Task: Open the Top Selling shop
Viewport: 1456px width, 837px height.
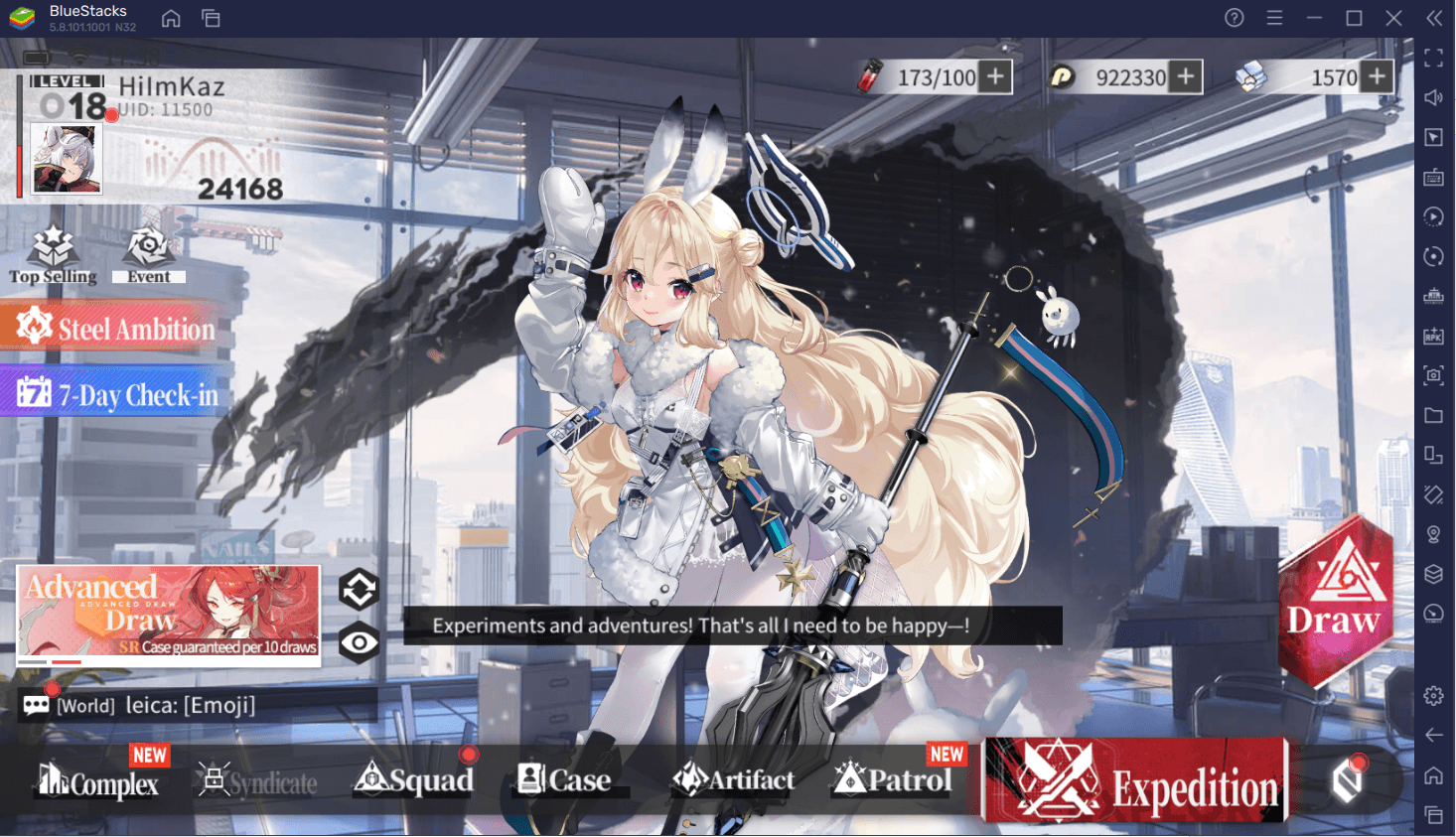Action: (53, 254)
